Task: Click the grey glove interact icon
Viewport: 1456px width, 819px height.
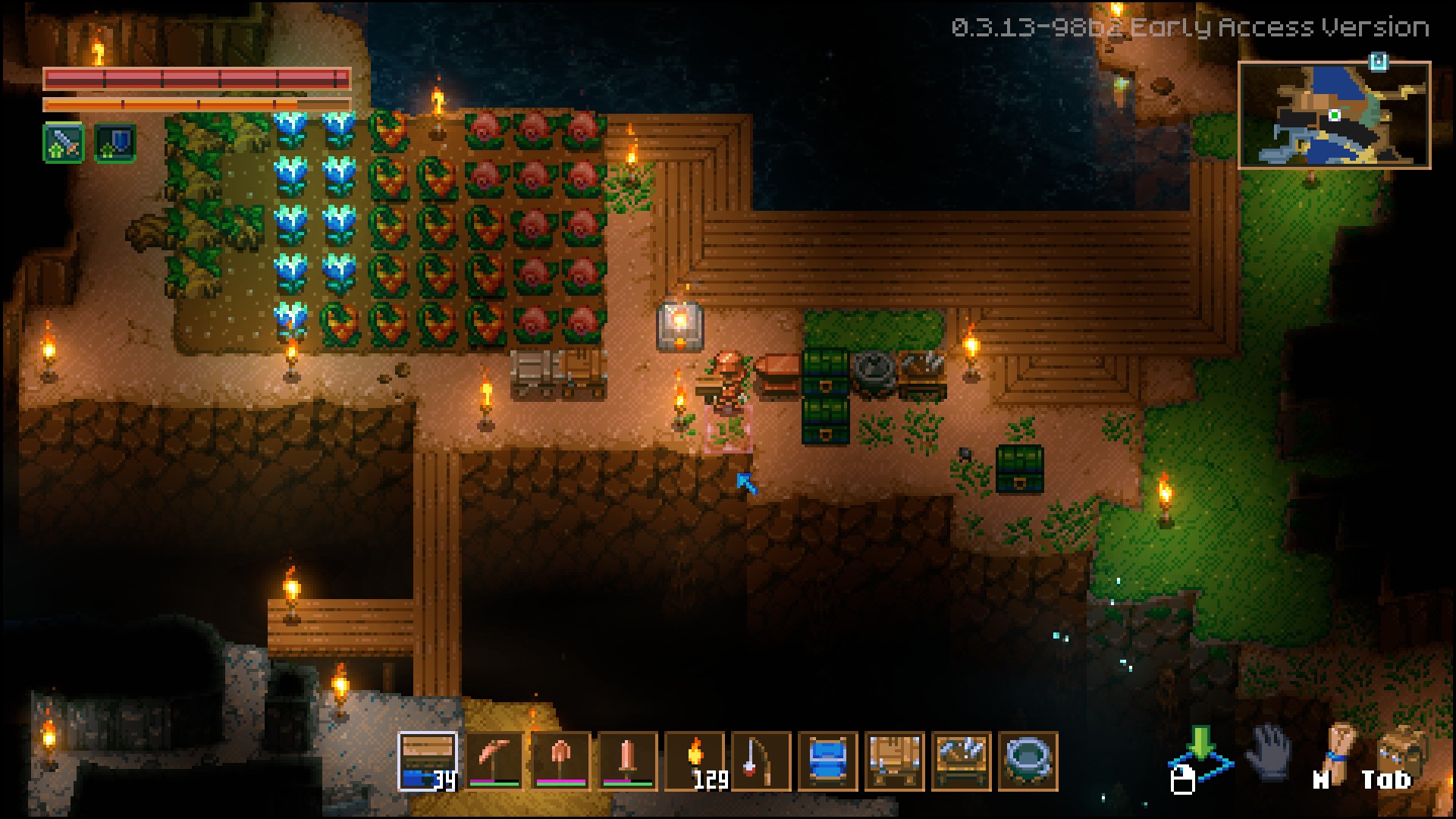Action: (1268, 752)
